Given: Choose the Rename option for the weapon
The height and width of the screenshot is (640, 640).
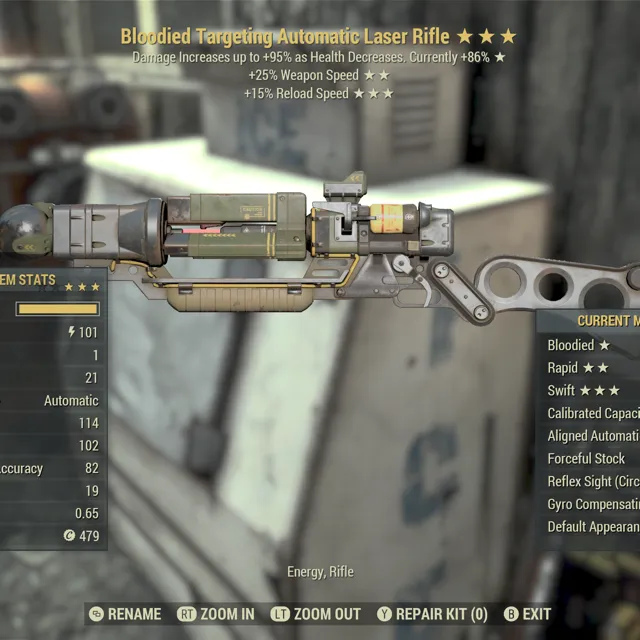Looking at the screenshot, I should pyautogui.click(x=125, y=614).
